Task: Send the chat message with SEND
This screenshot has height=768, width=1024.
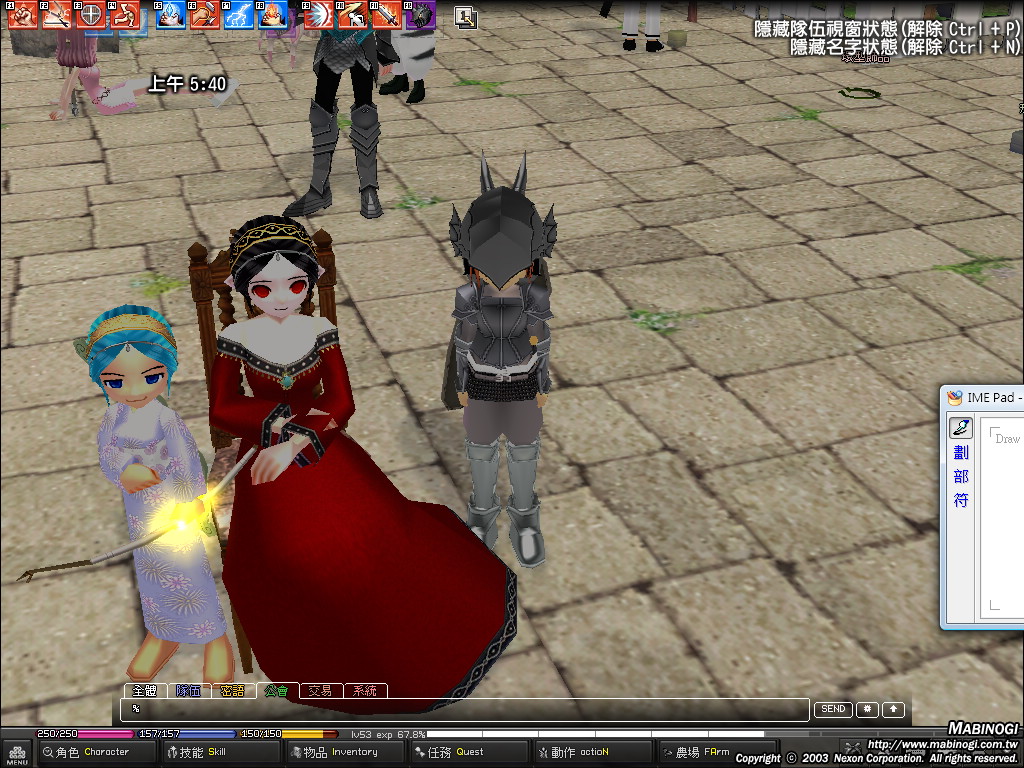Action: tap(833, 709)
